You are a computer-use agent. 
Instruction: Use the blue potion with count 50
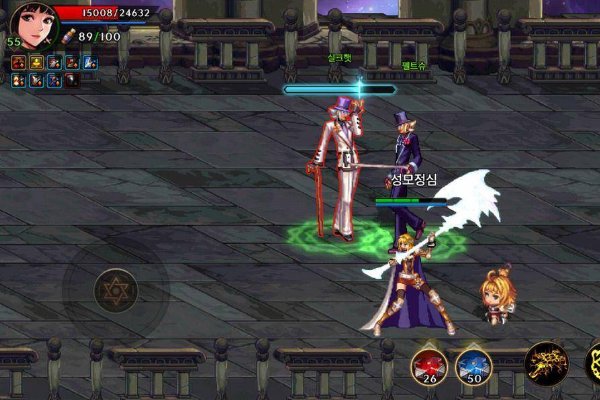click(x=473, y=366)
